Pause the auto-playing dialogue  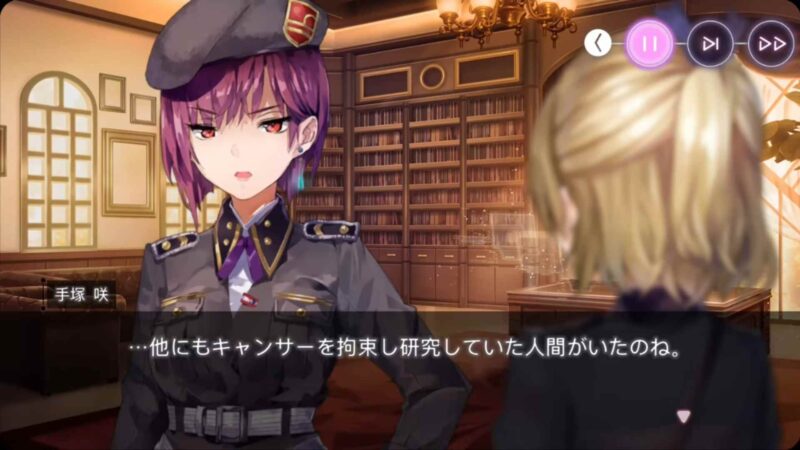pyautogui.click(x=650, y=44)
